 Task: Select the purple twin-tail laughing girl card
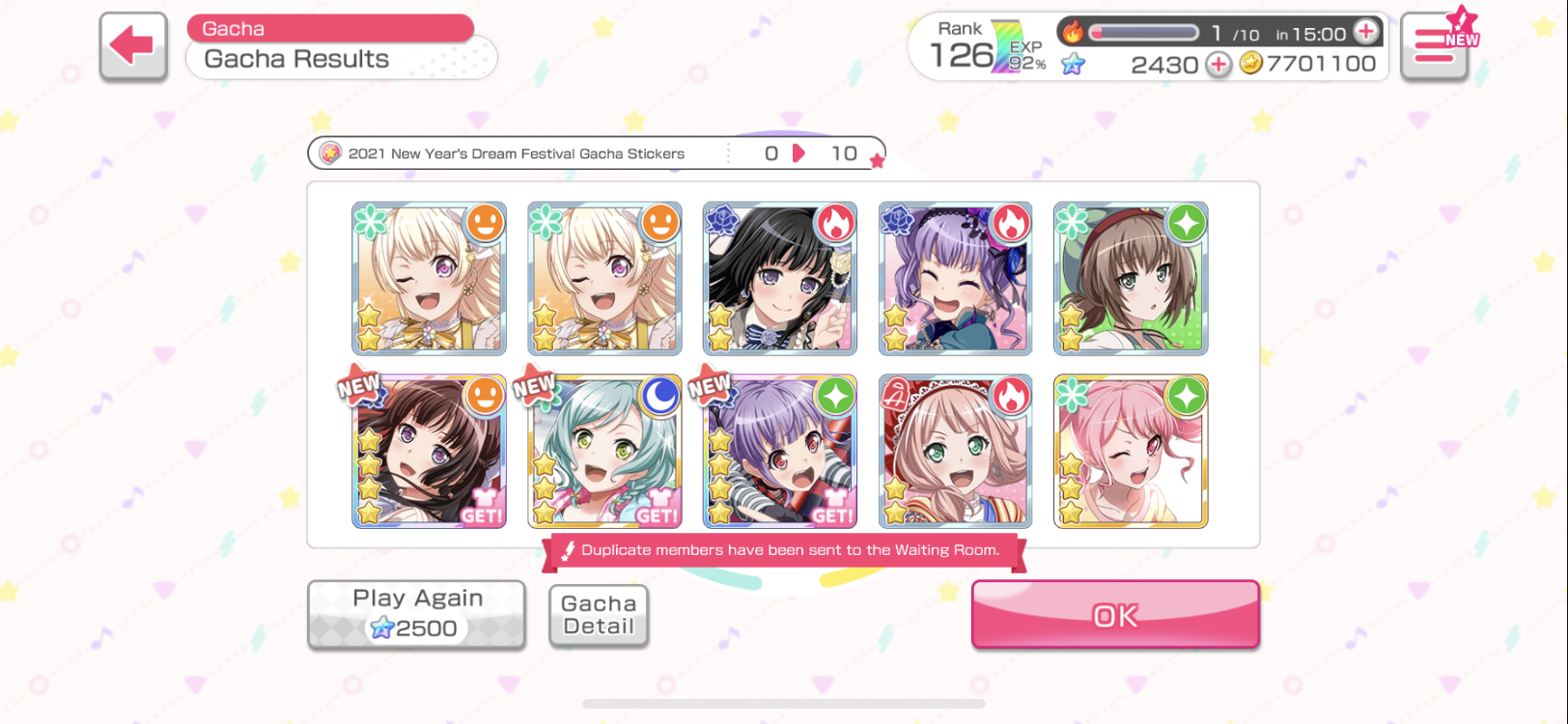(955, 278)
